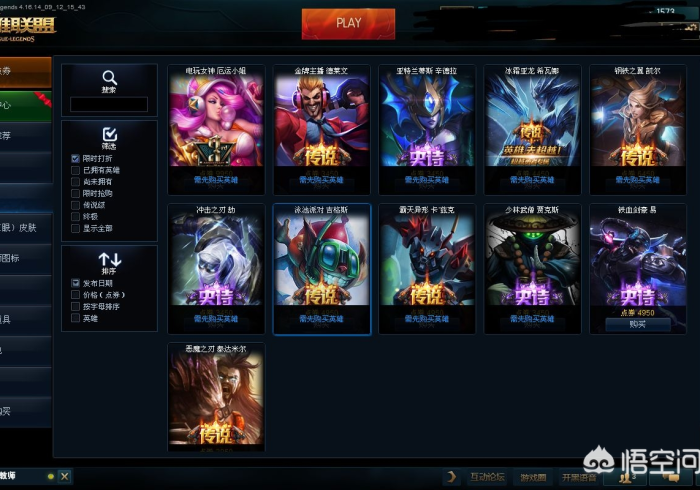
Task: Toggle the 发布日期 sort checkbox
Action: 76,284
